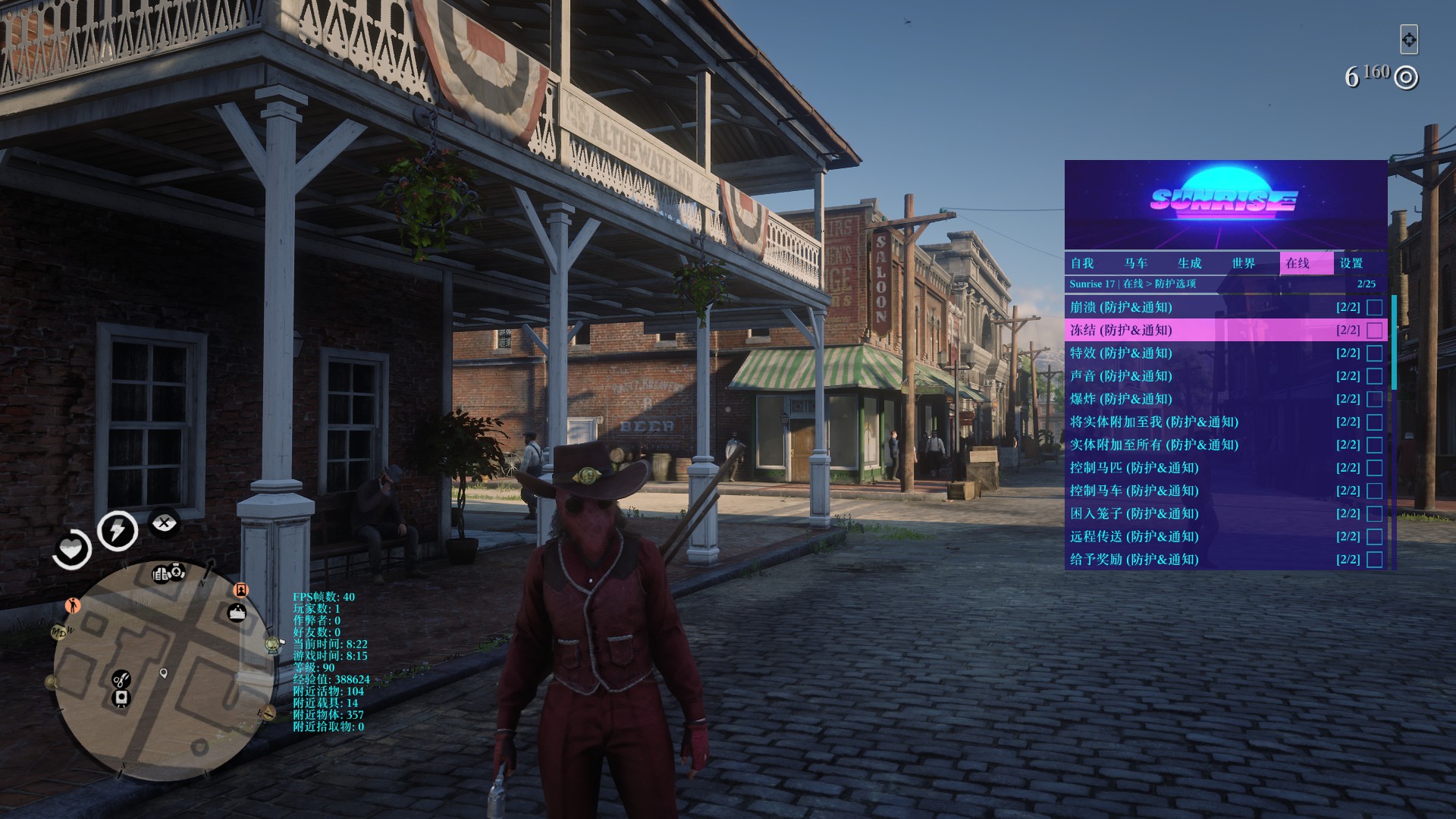Switch to the 世界 tab
This screenshot has width=1456, height=819.
[x=1244, y=263]
